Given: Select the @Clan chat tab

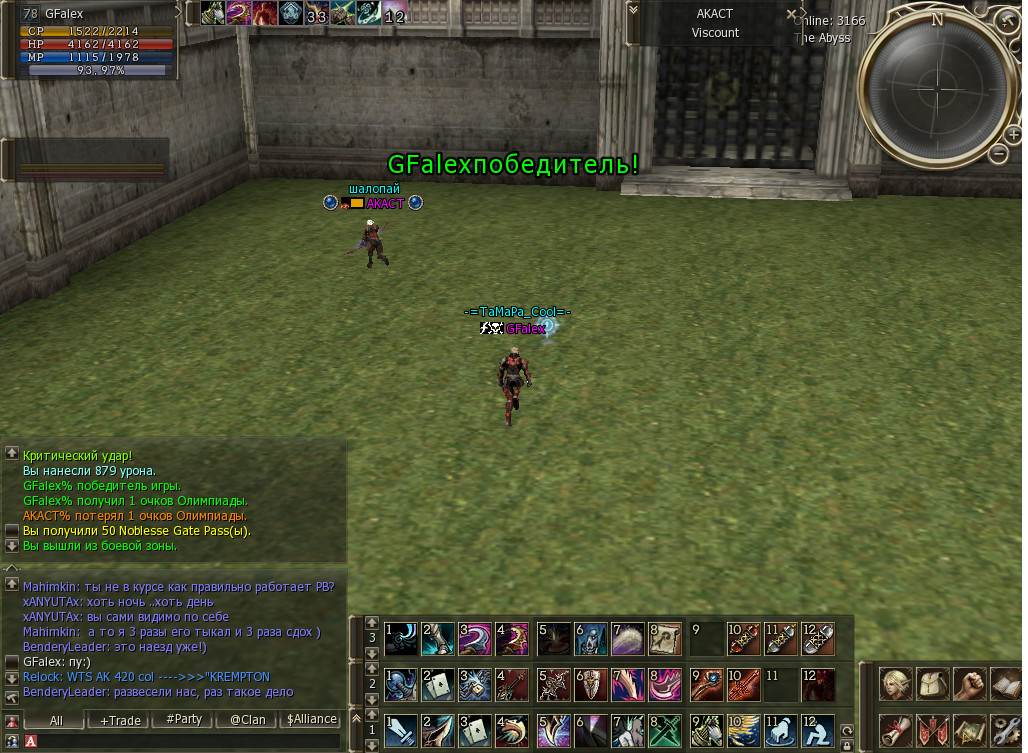Looking at the screenshot, I should click(247, 719).
